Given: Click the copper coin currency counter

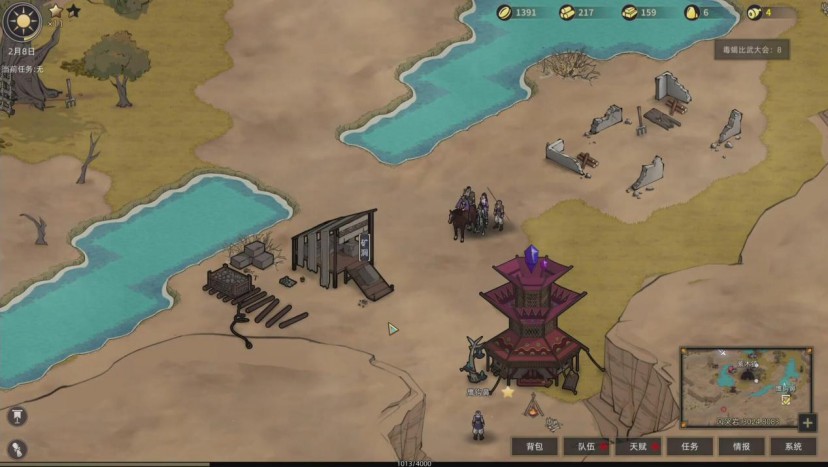Looking at the screenshot, I should click(520, 13).
